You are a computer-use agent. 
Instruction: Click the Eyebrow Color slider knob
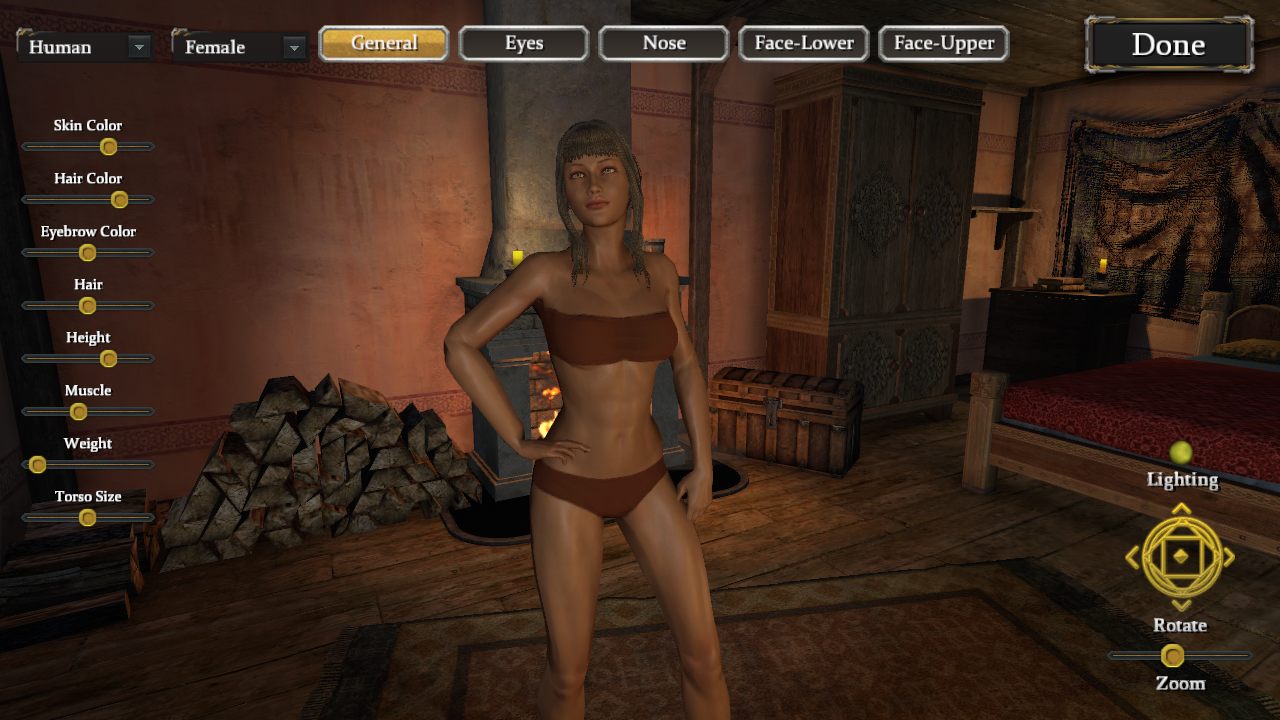[x=88, y=253]
